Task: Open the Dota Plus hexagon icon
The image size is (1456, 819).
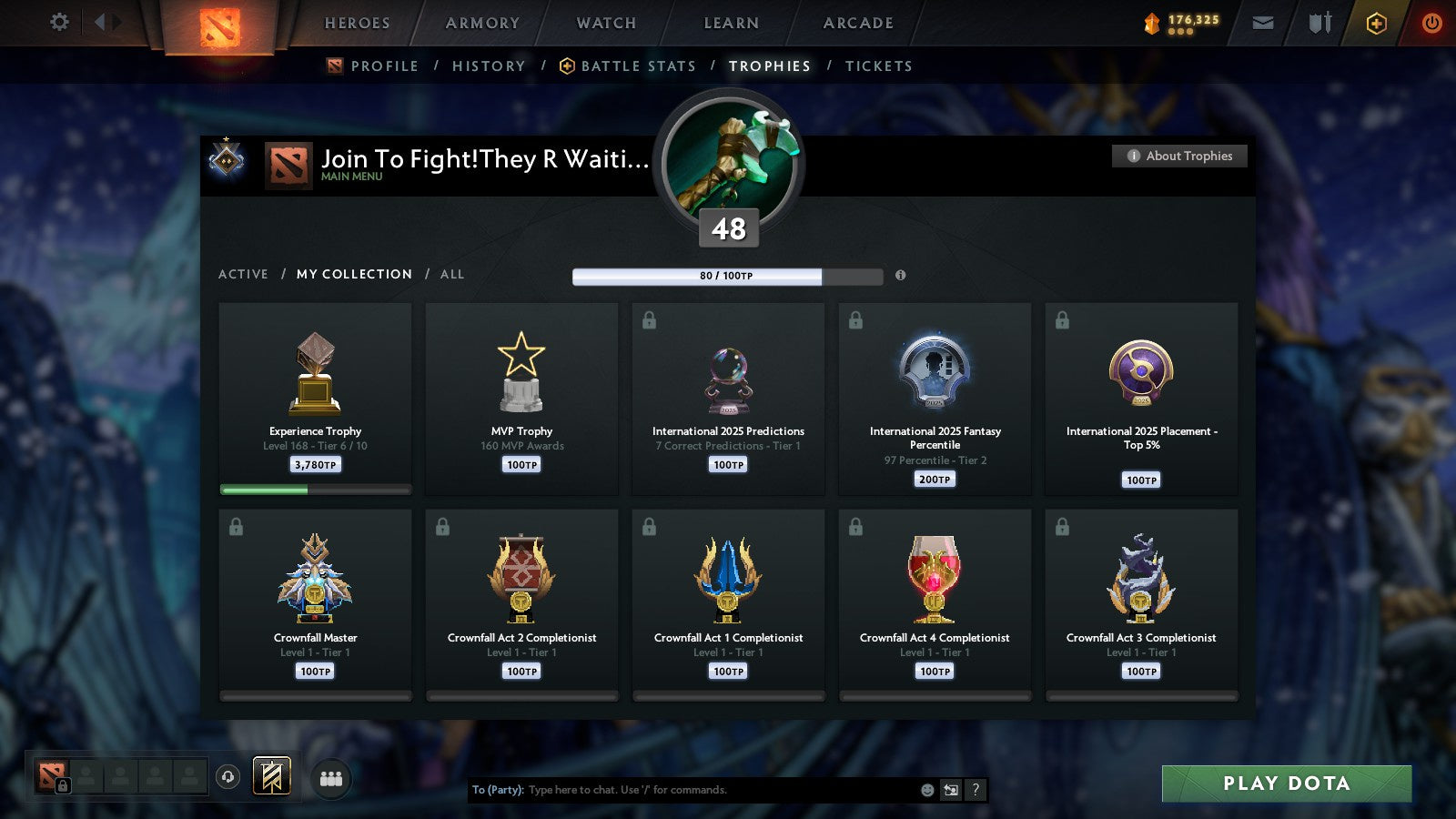Action: [1377, 23]
